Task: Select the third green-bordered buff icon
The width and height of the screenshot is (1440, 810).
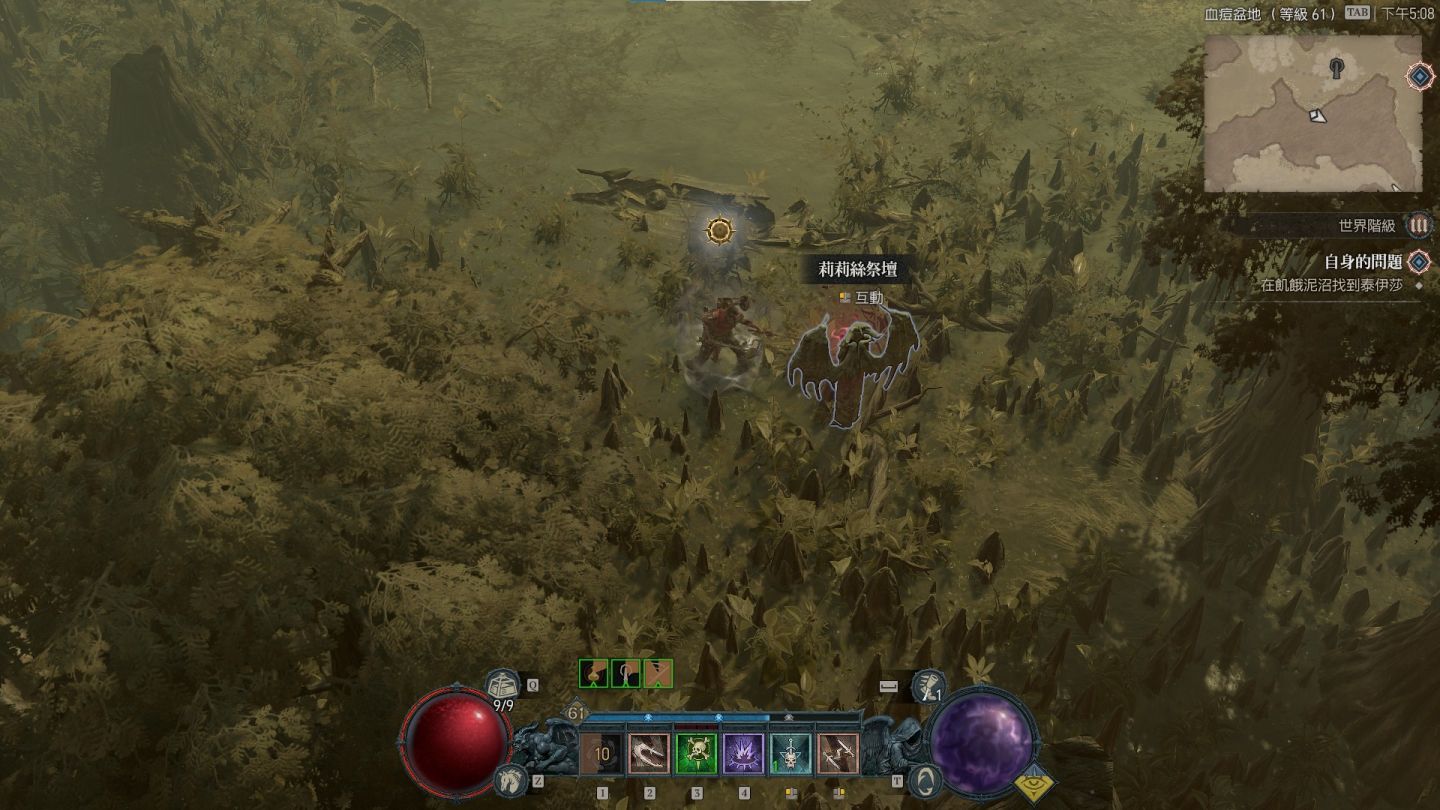Action: click(657, 674)
